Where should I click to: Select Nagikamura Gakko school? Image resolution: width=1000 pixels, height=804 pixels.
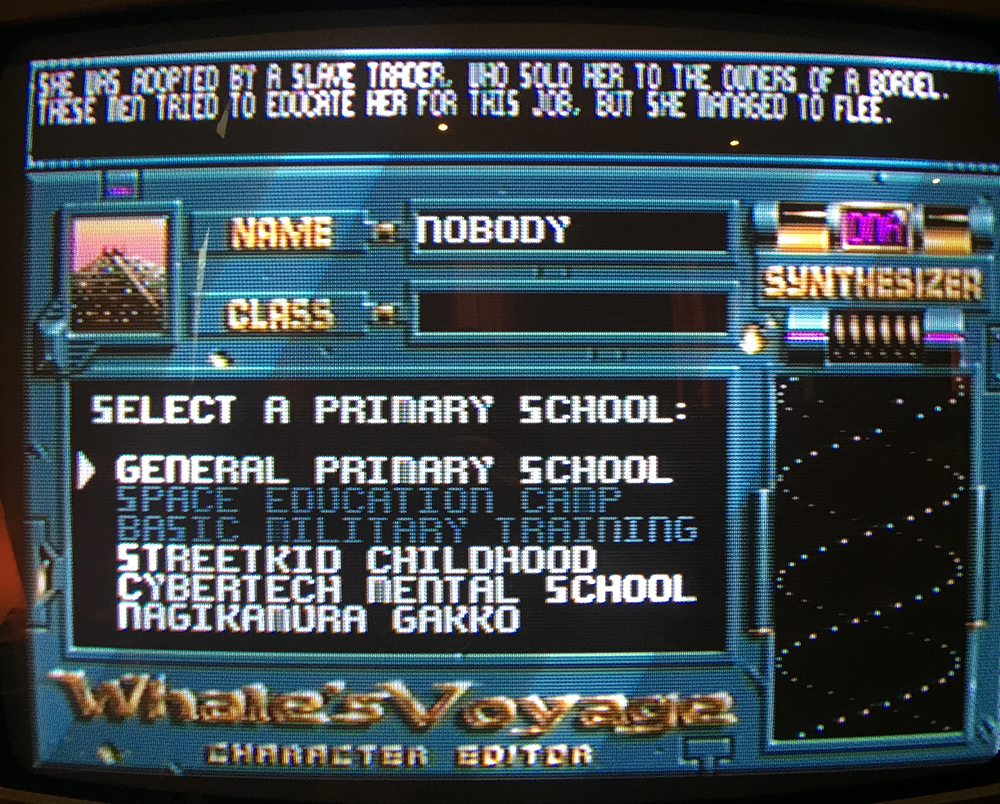[x=319, y=617]
